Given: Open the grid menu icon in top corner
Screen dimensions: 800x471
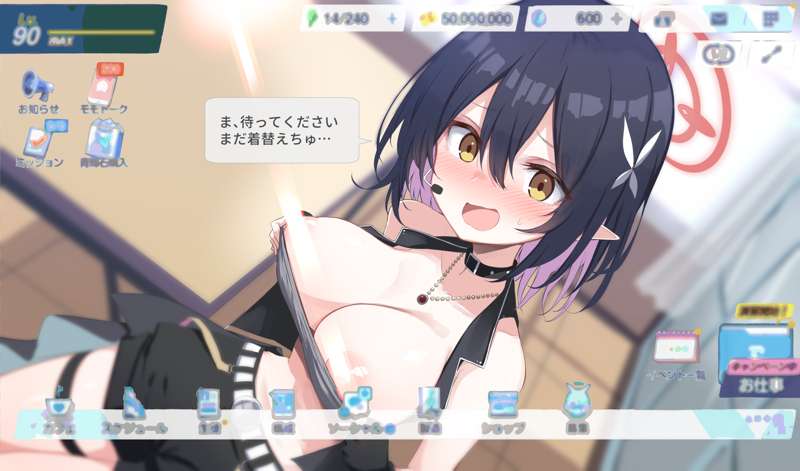Looking at the screenshot, I should click(x=770, y=19).
